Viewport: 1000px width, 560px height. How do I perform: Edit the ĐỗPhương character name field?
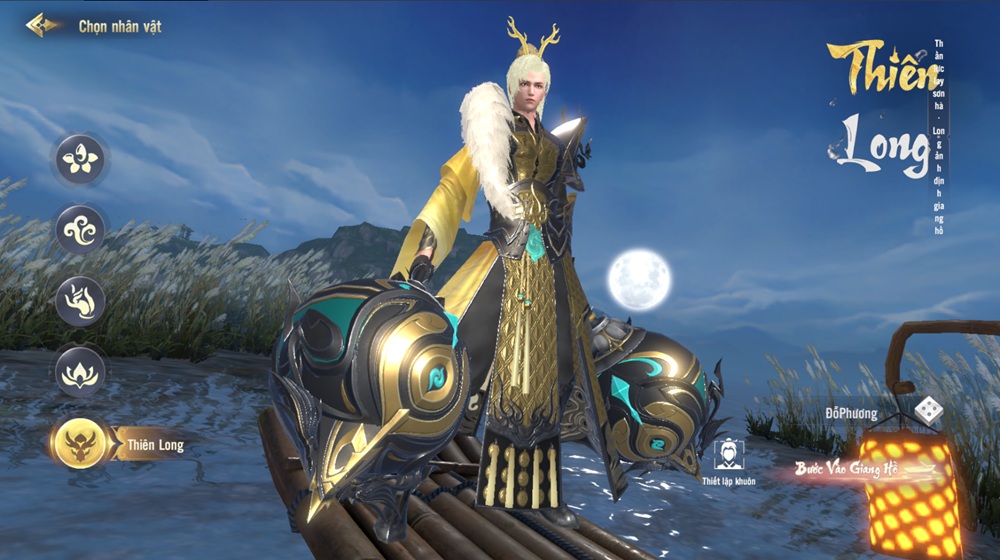851,413
